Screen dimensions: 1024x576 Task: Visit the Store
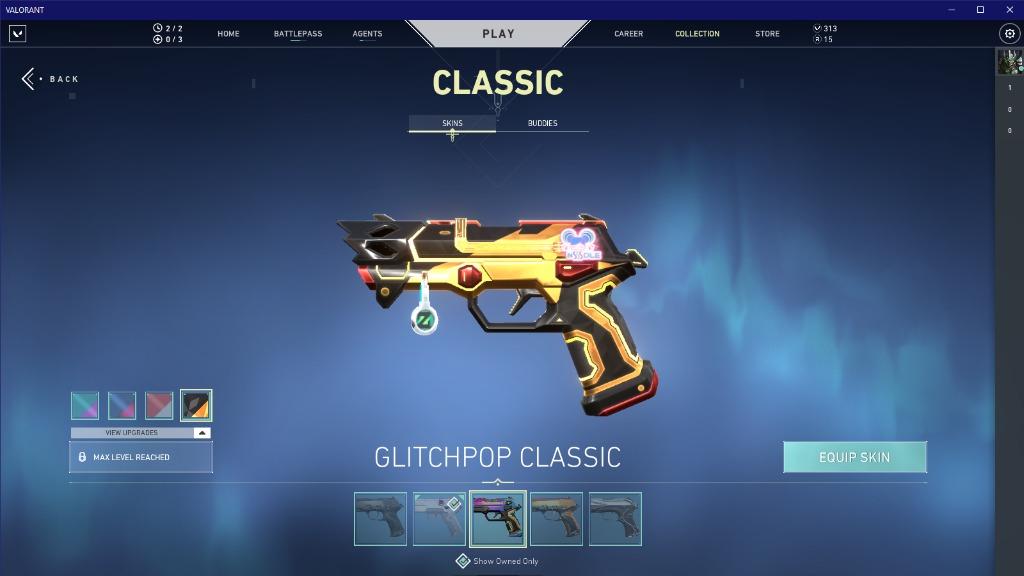[767, 34]
